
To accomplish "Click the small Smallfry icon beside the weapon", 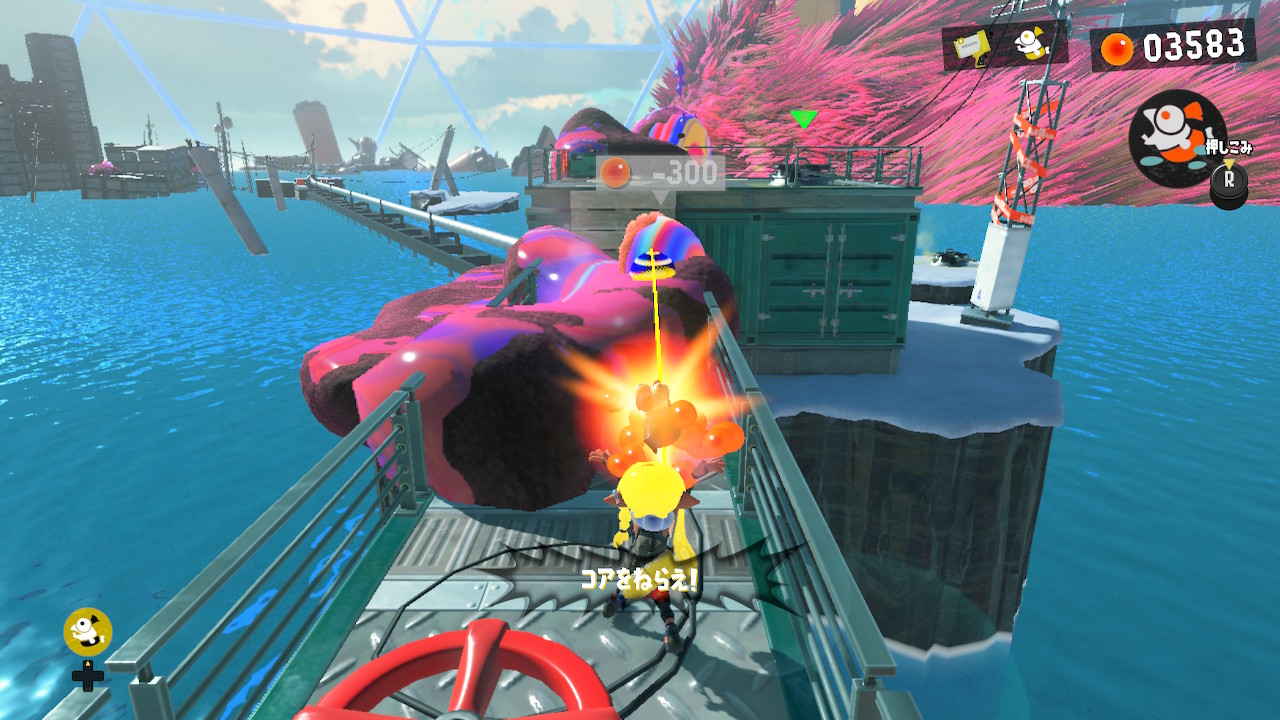I will point(1030,44).
